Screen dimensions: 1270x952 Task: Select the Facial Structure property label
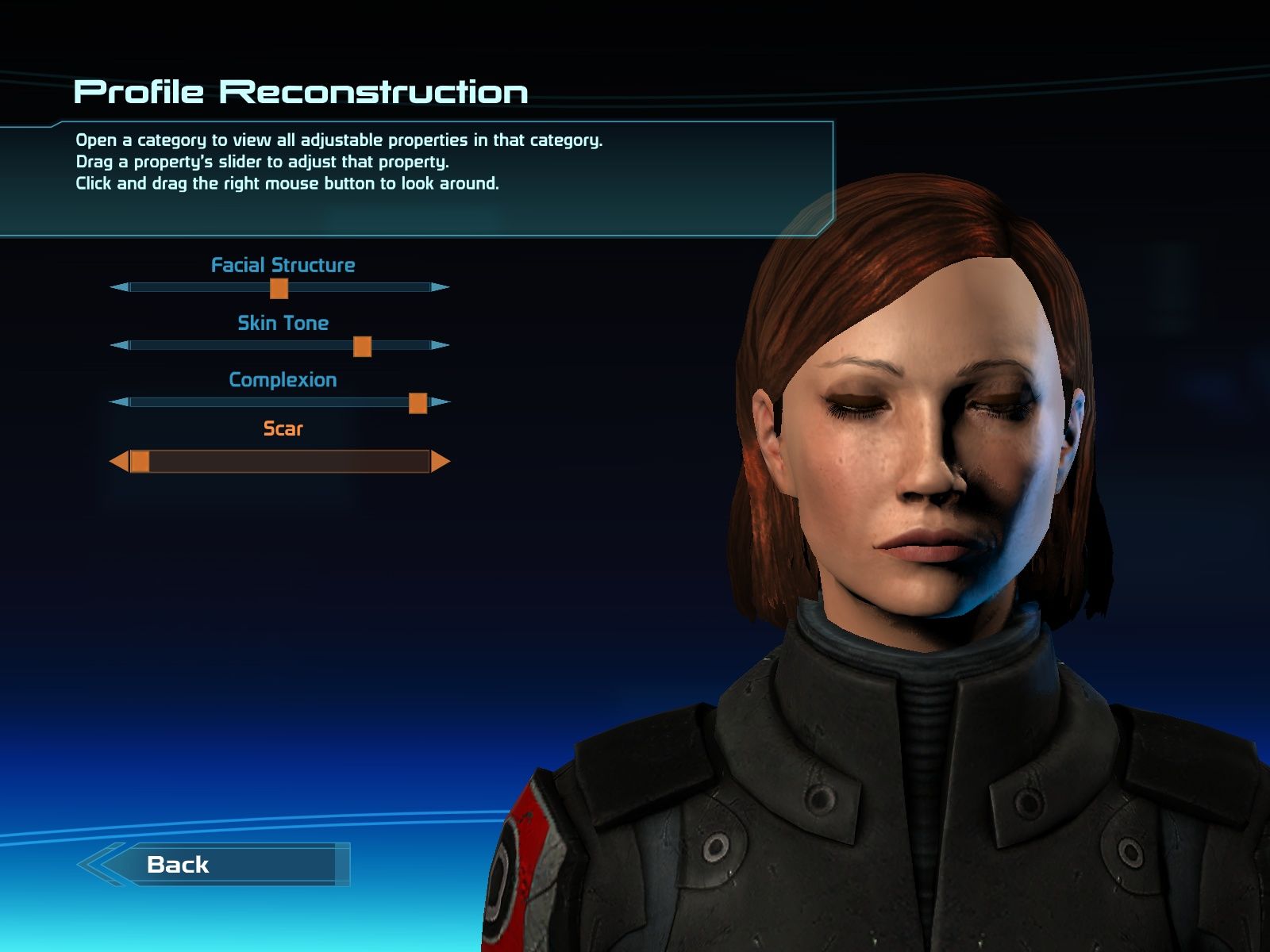tap(283, 265)
